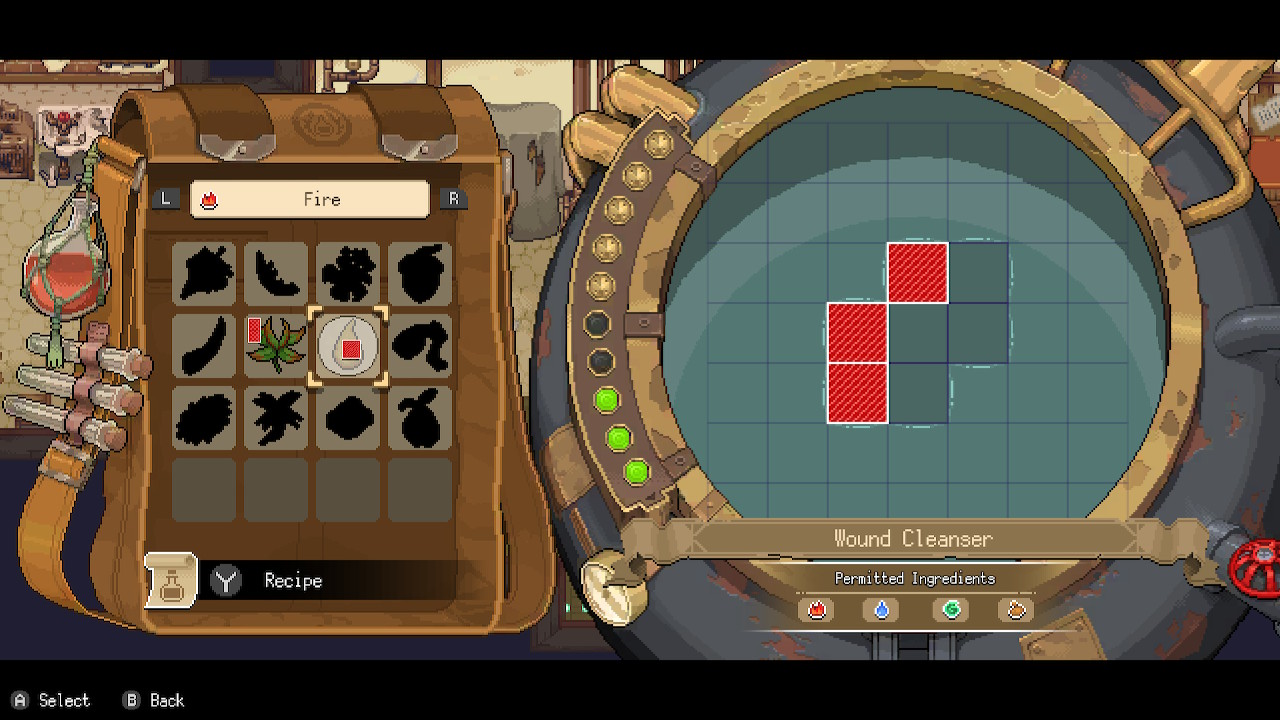This screenshot has height=720, width=1280.
Task: Choose the acorn-shaped silhouette ingredient slot
Action: (420, 273)
